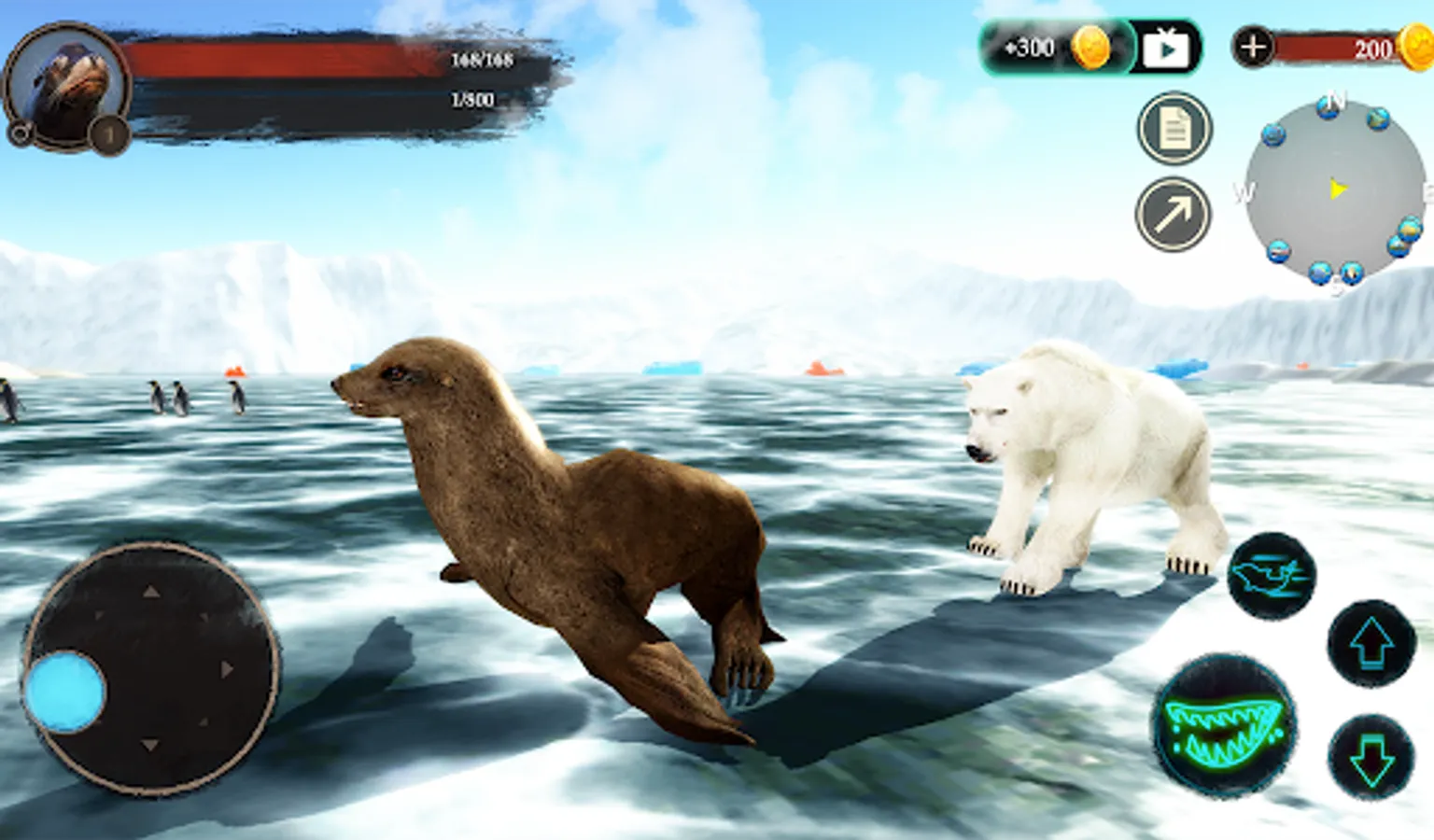
Task: Click the diagonal arrow button
Action: click(1174, 215)
